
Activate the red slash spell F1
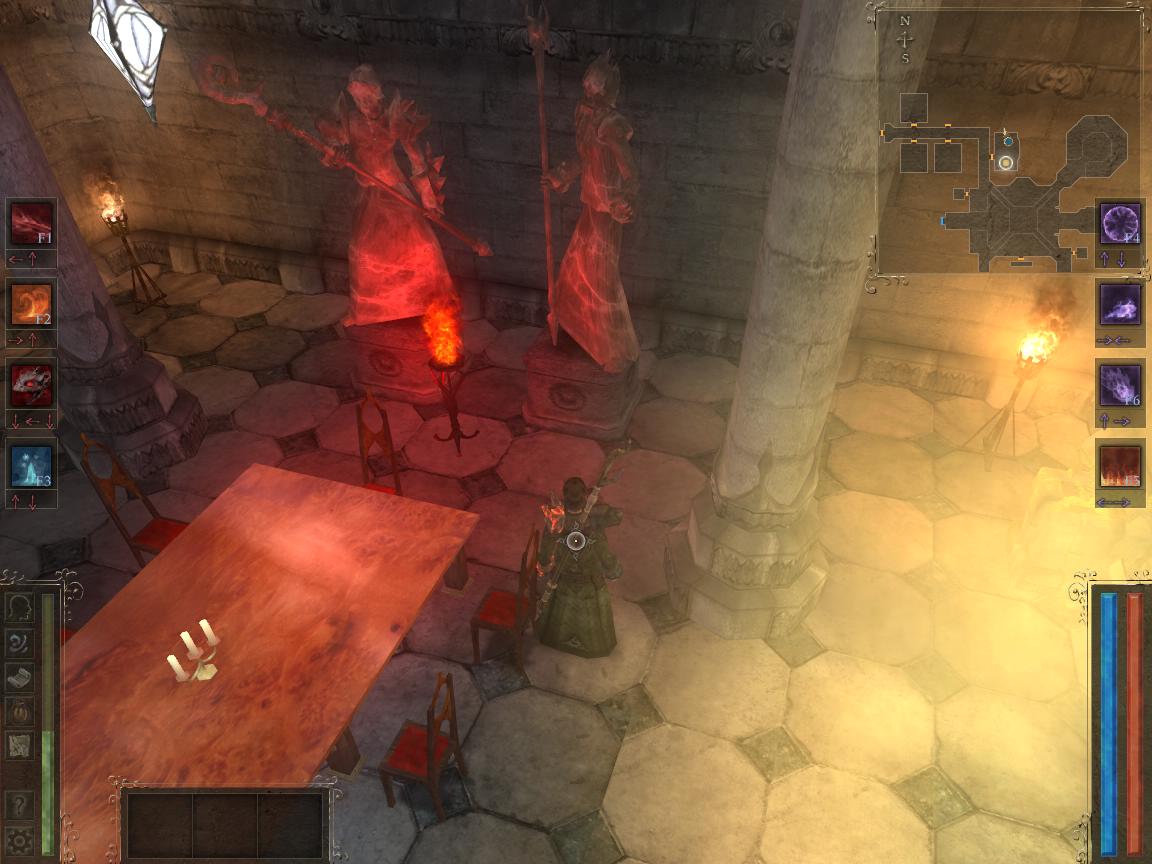click(32, 223)
